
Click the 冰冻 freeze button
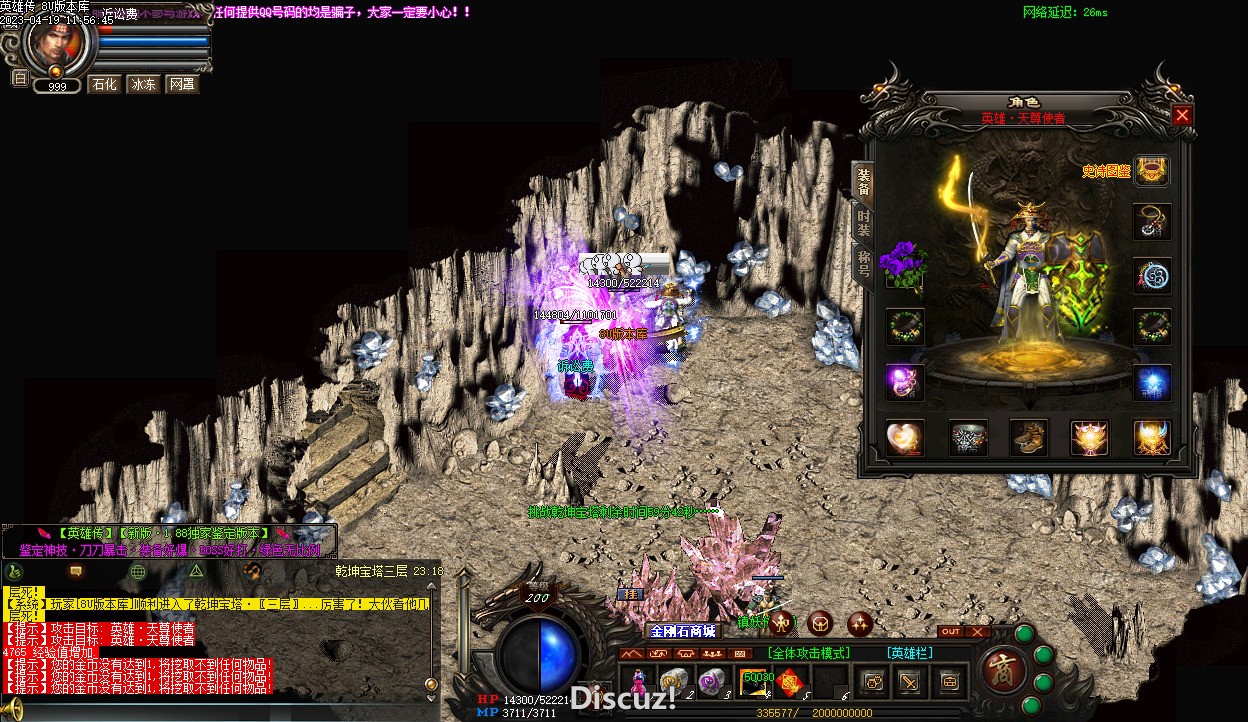point(143,84)
